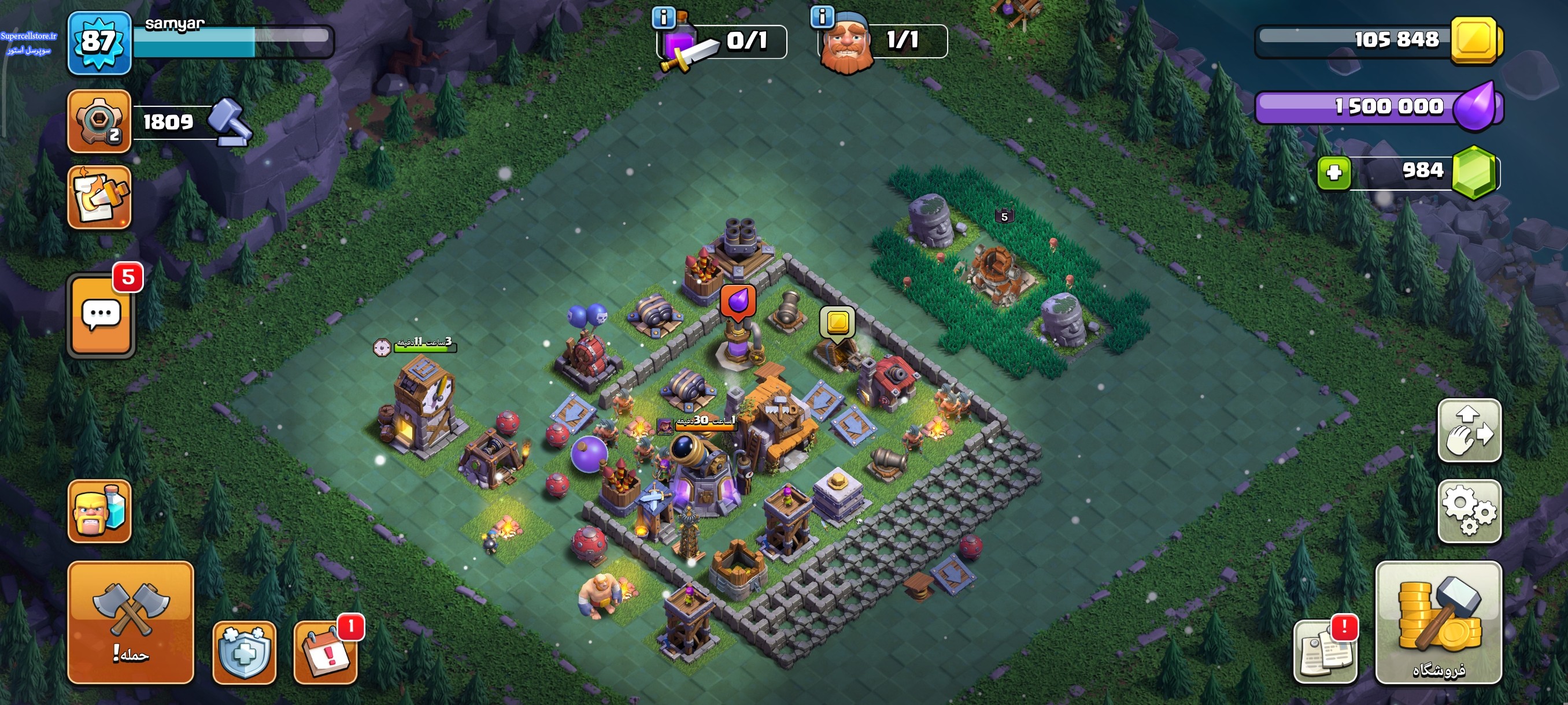
Task: Open the army barbarian and elixir button
Action: [x=99, y=511]
